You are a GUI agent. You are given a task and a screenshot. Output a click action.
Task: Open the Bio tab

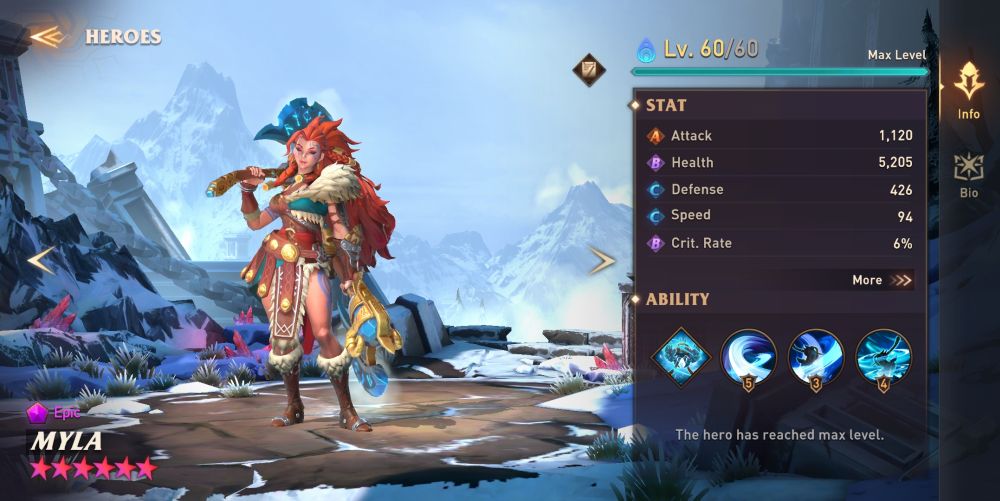click(x=968, y=176)
